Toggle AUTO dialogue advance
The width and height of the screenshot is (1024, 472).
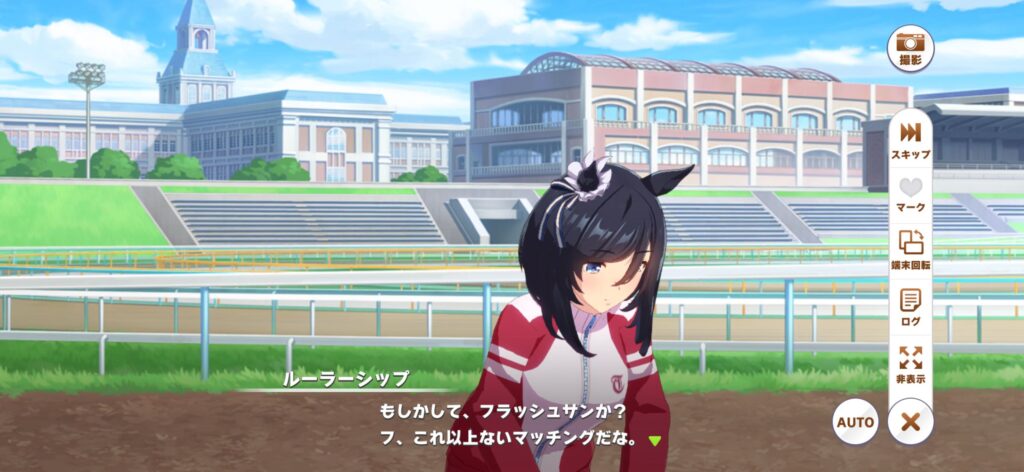click(856, 422)
